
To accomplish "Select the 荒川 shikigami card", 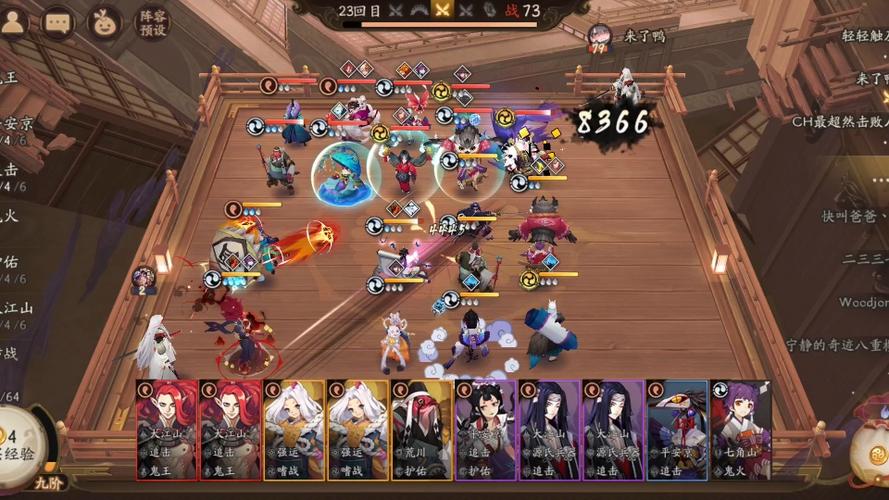I will [x=421, y=423].
